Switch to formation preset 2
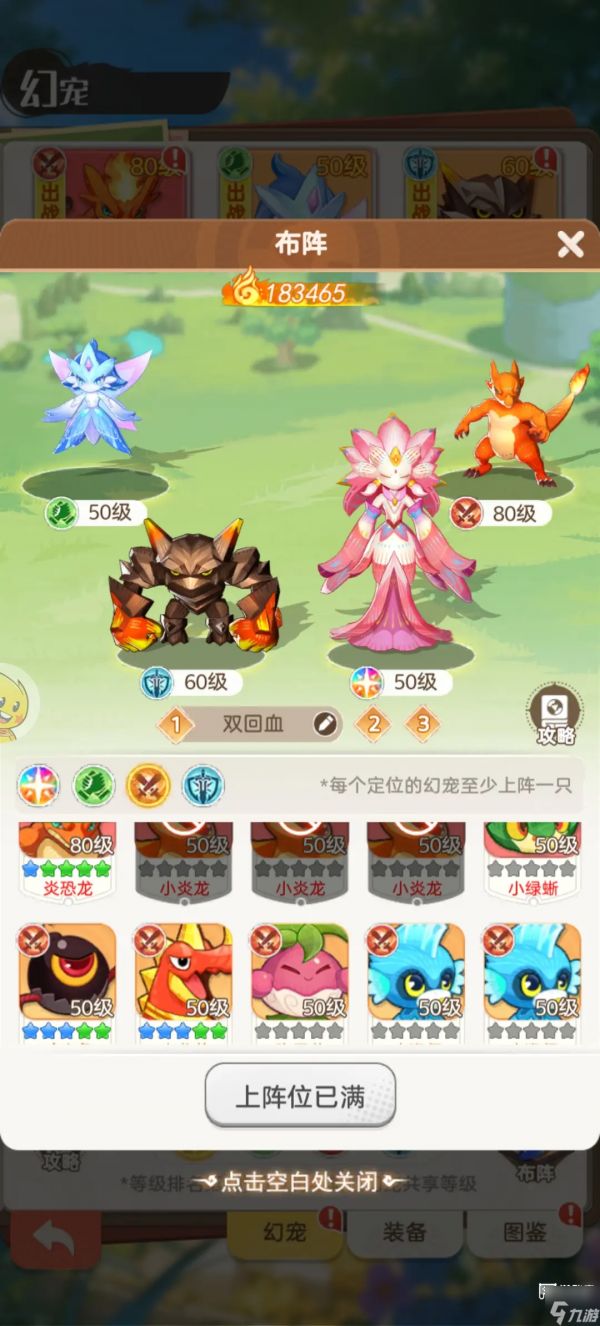This screenshot has height=1326, width=600. [x=373, y=724]
